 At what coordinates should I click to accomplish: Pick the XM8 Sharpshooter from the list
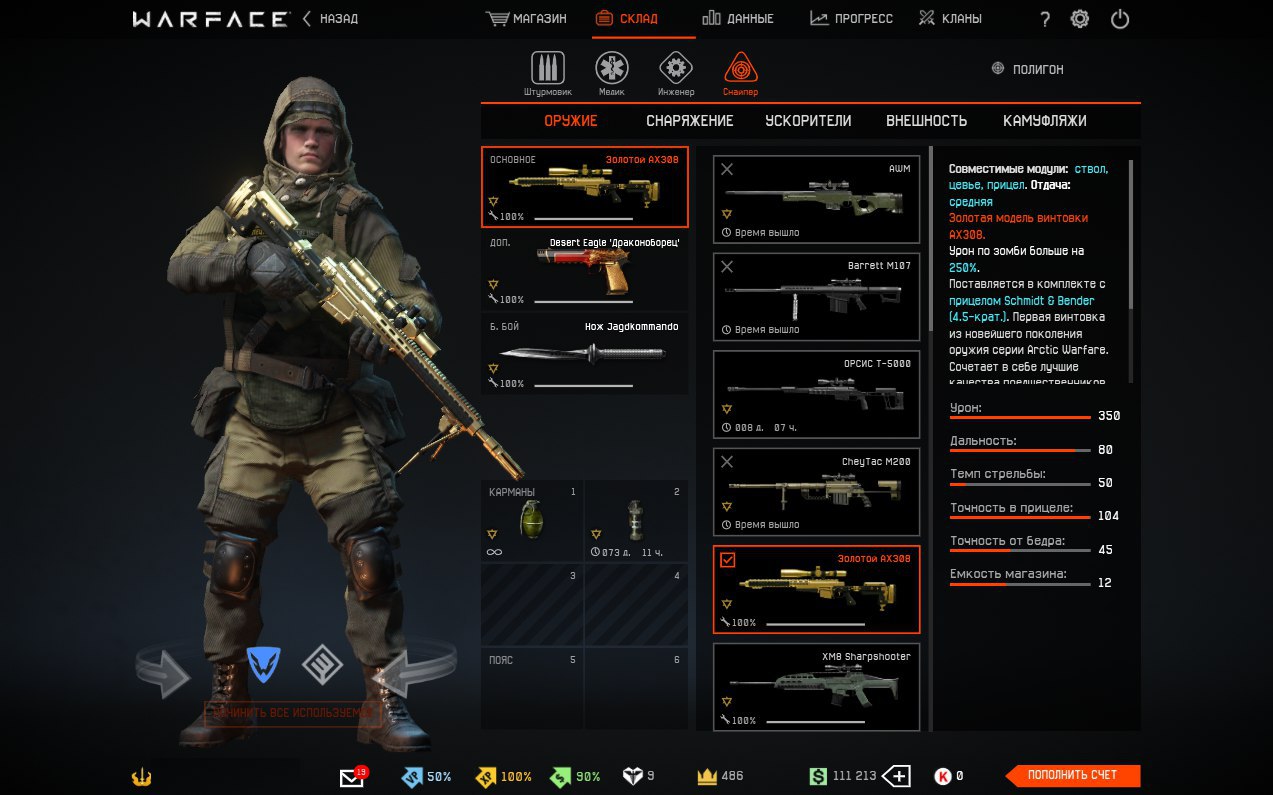pos(816,687)
